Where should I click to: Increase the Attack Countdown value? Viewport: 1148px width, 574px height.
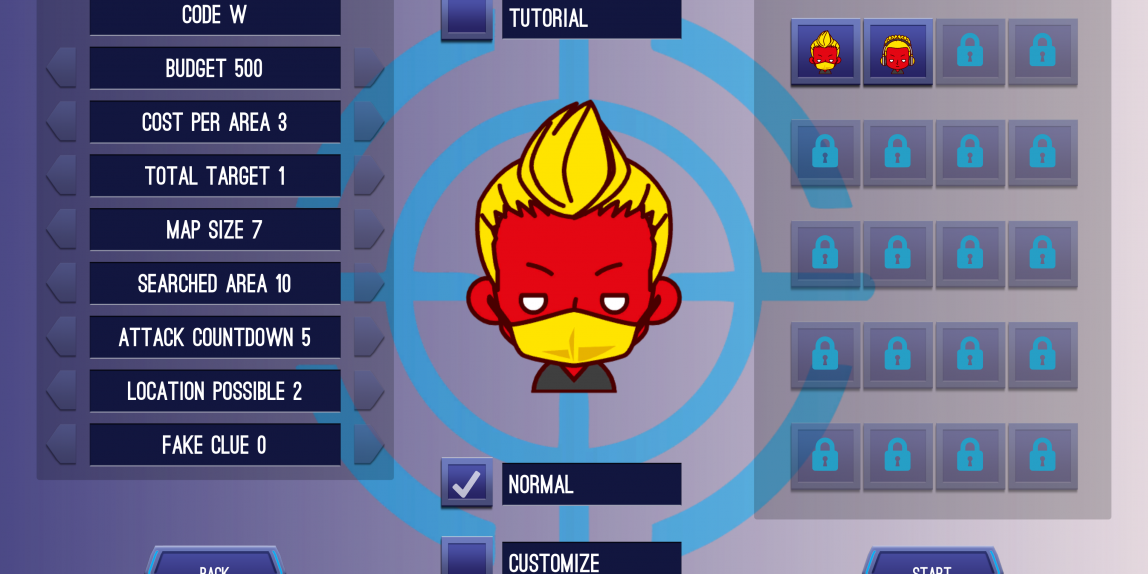[368, 337]
